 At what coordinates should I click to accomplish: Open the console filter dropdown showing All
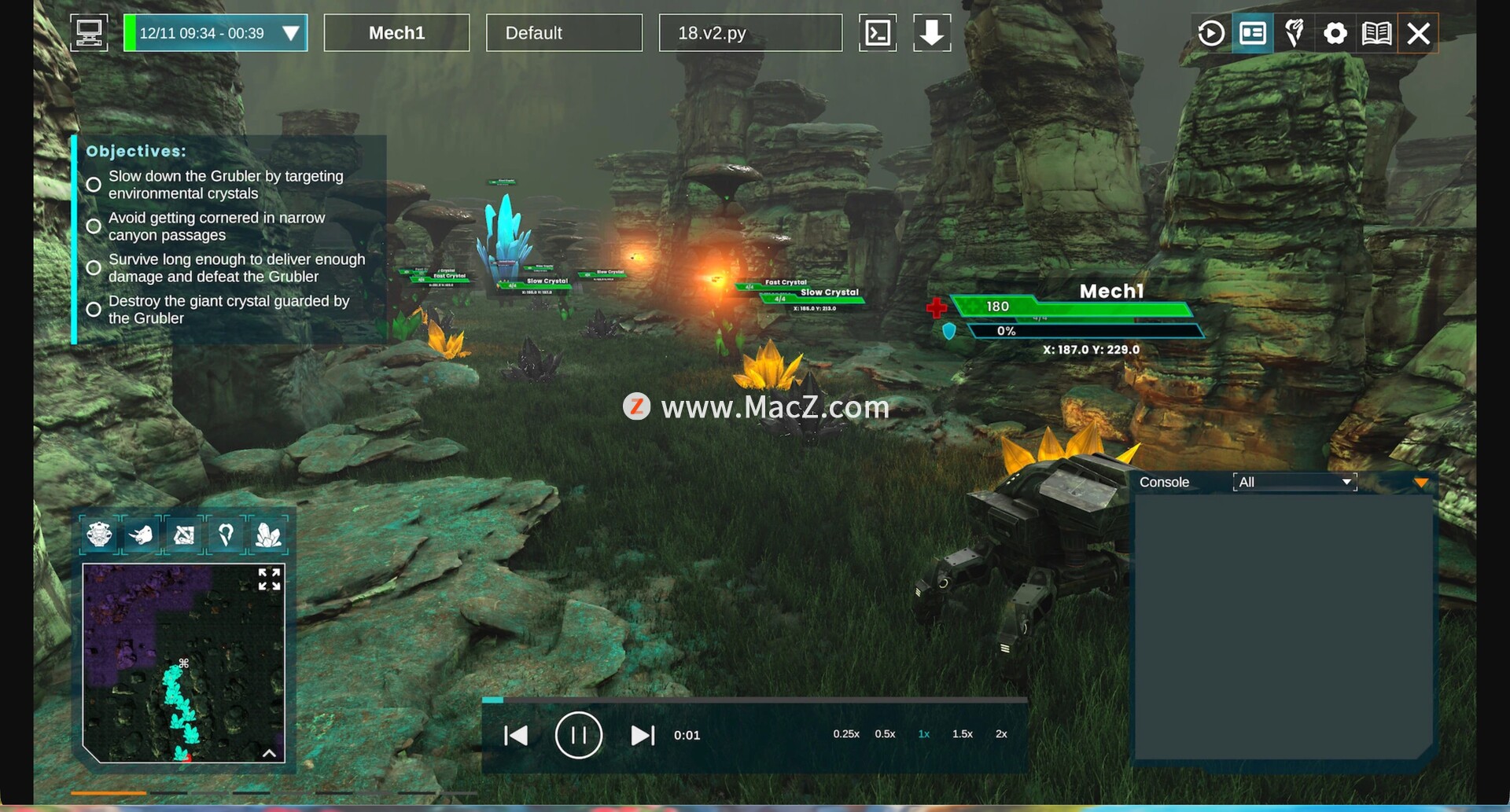1295,482
